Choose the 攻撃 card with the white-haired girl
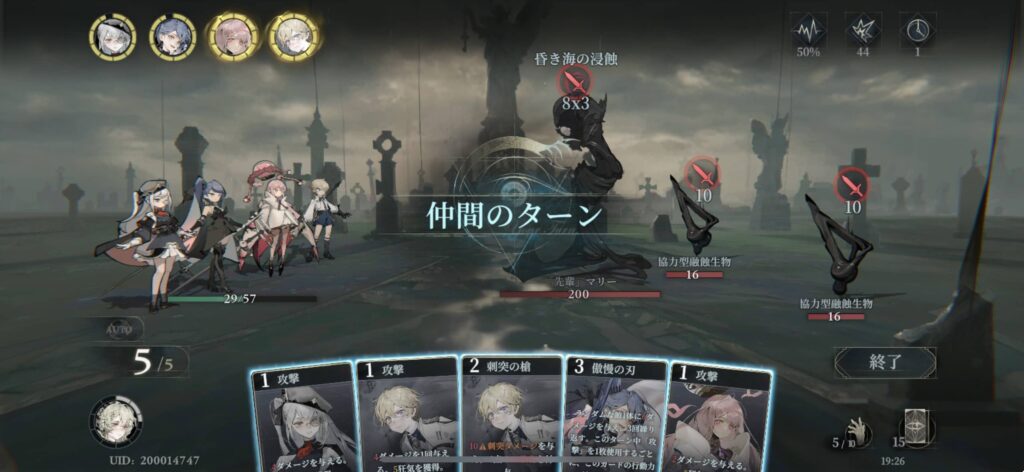This screenshot has width=1024, height=472. pos(303,418)
